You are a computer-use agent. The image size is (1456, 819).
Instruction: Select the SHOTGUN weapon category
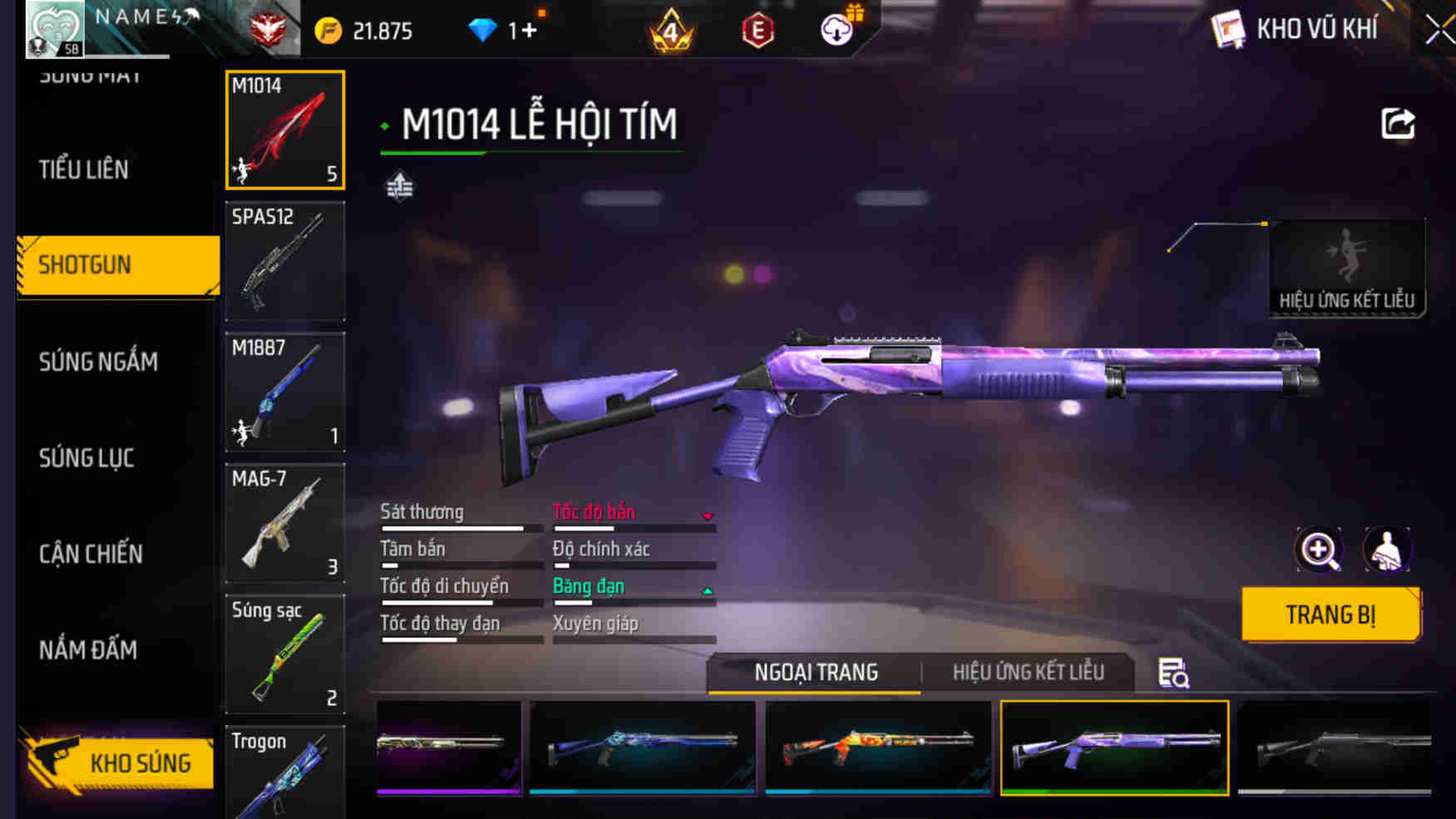(118, 265)
